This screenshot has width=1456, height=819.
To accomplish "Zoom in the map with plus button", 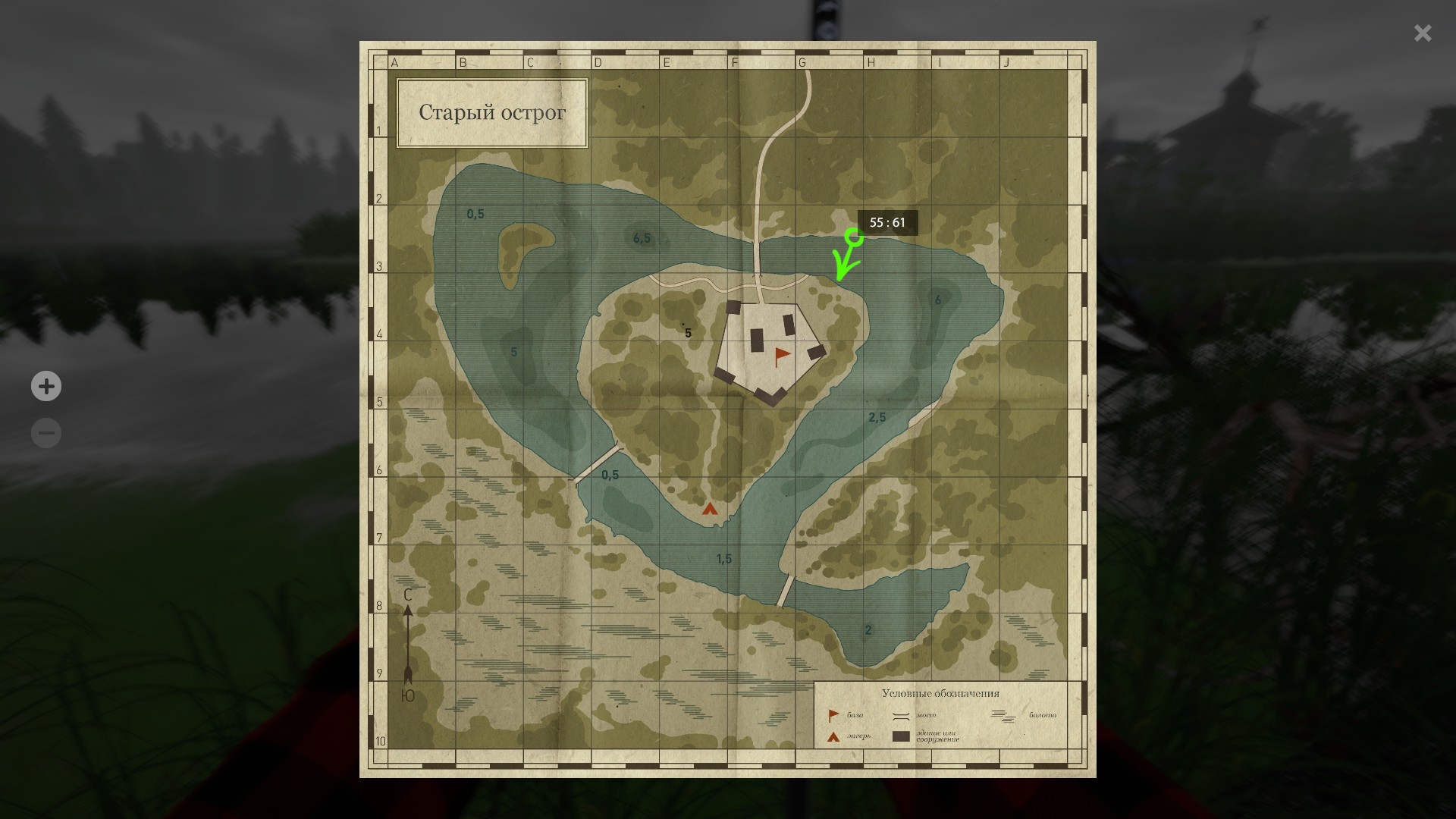I will pos(46,386).
